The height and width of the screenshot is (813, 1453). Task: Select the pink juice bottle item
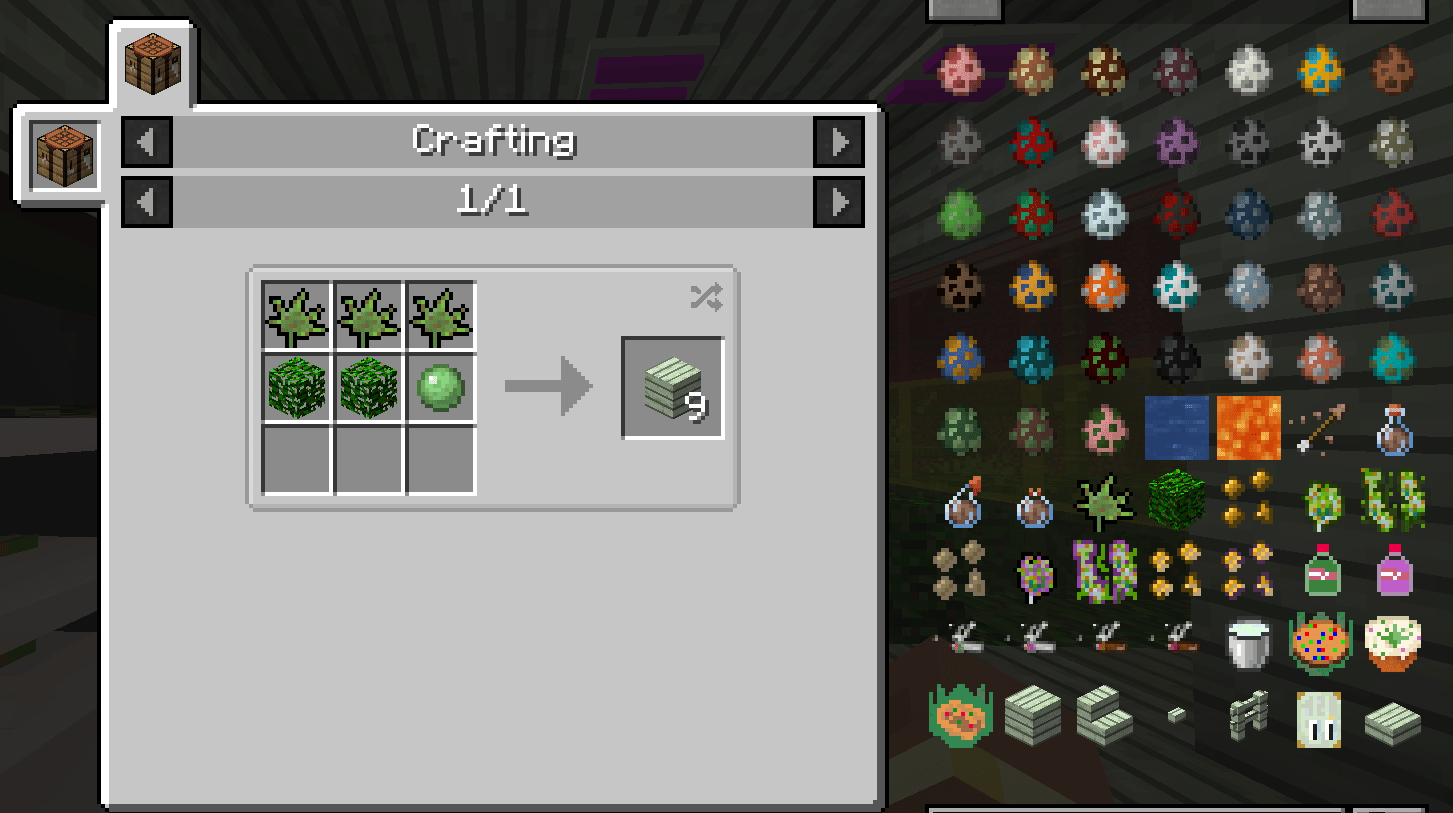point(1392,572)
